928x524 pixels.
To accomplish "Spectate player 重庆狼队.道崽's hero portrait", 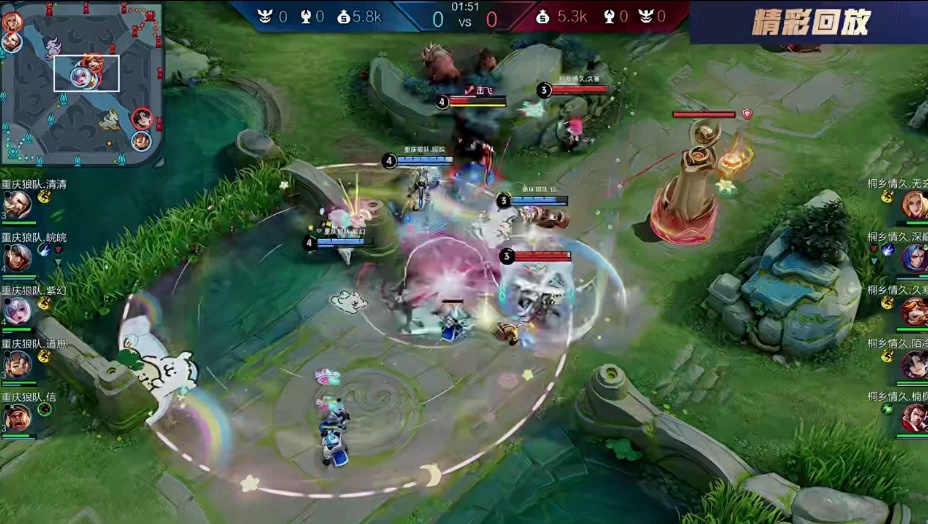I will [x=16, y=364].
